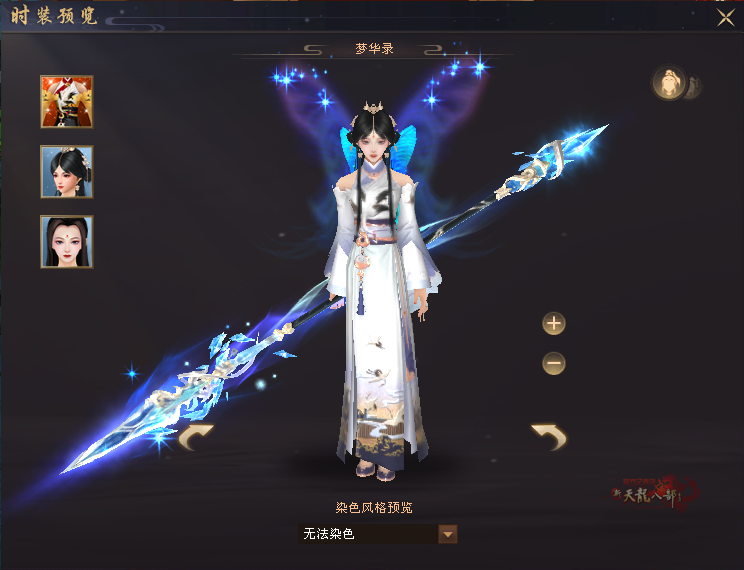The height and width of the screenshot is (570, 744).
Task: Rotate character with the left curved arrow
Action: click(x=196, y=437)
